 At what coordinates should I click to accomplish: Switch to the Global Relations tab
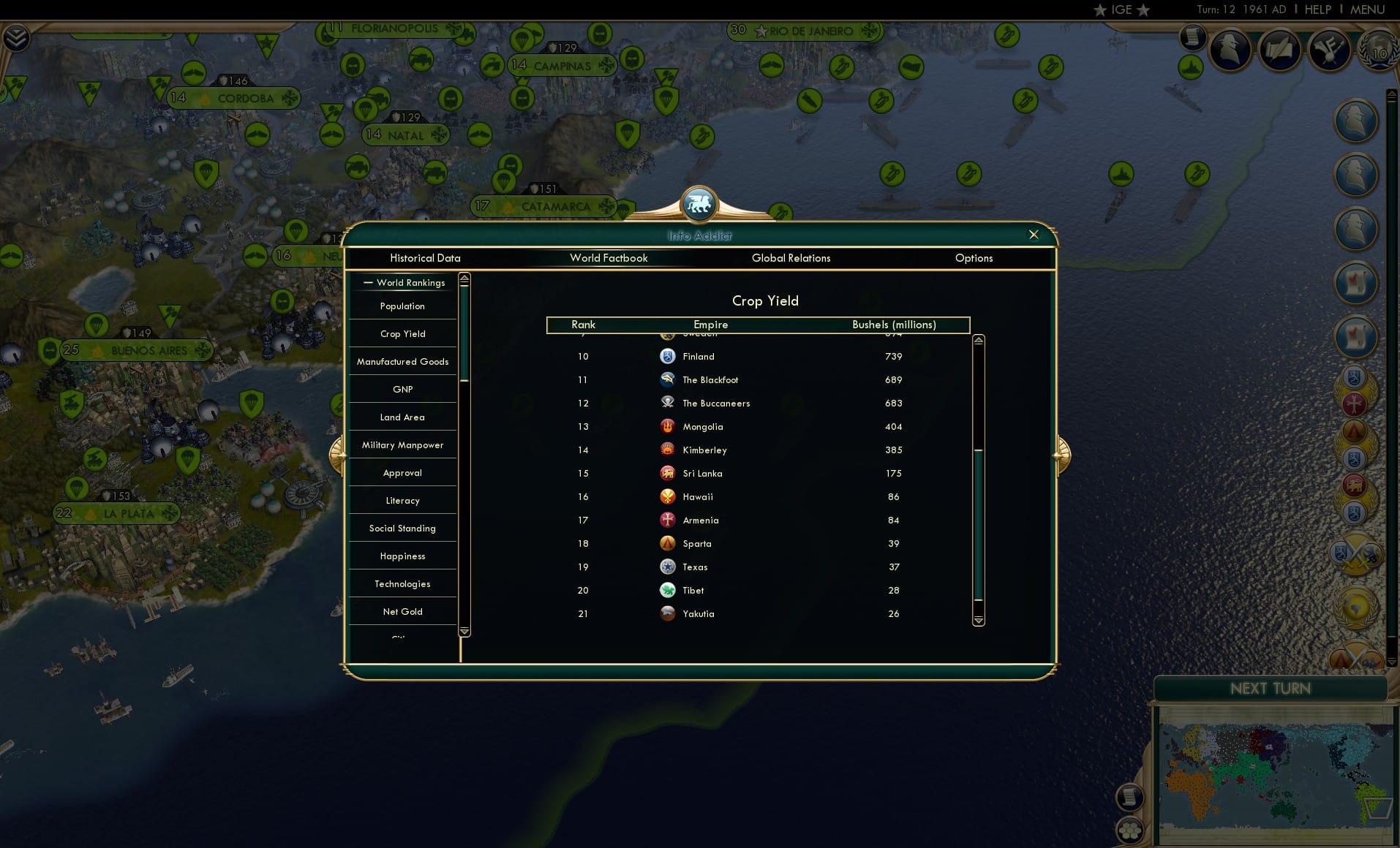(791, 258)
